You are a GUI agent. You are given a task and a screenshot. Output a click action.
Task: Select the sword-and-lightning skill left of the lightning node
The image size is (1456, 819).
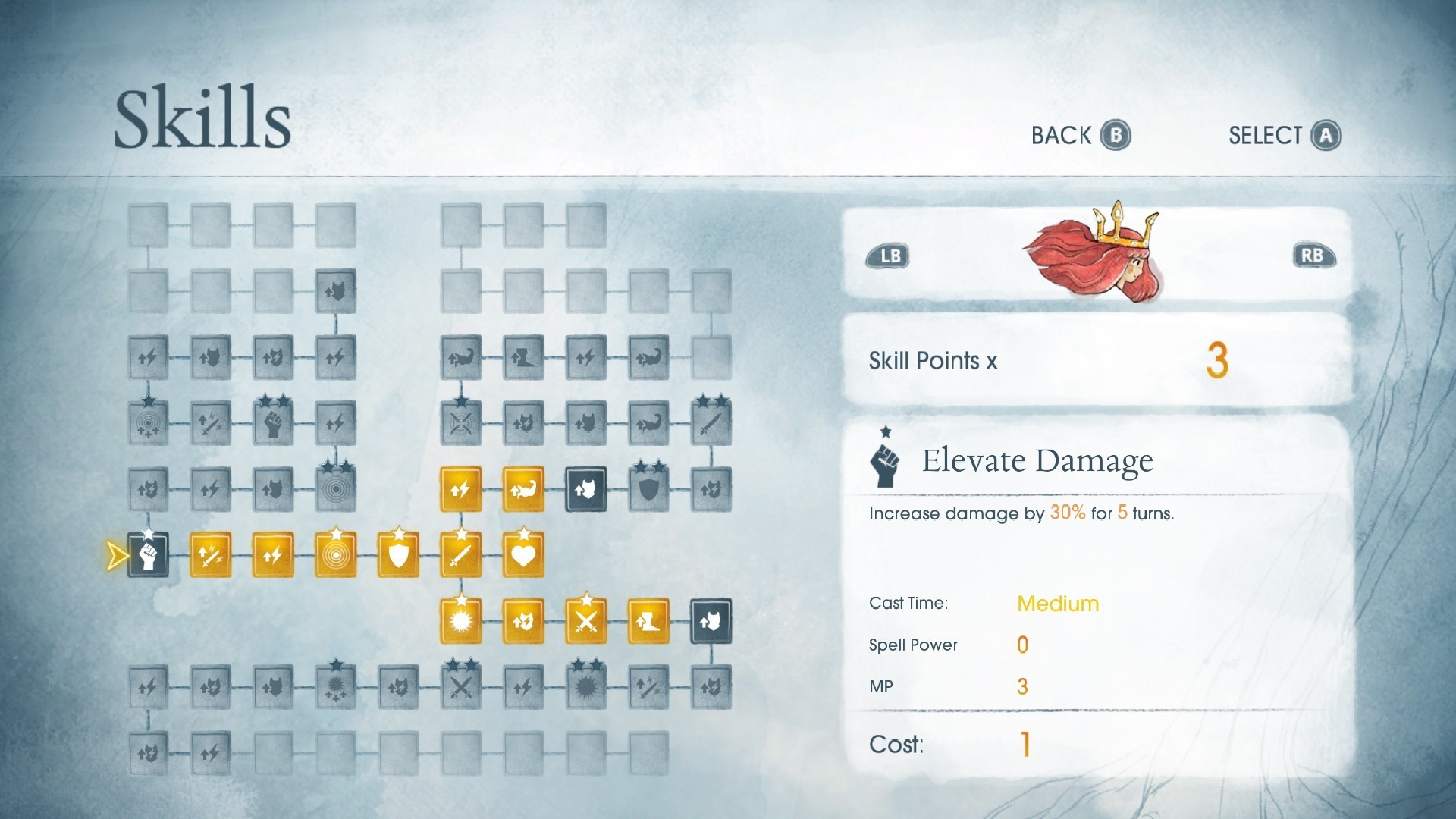click(210, 555)
